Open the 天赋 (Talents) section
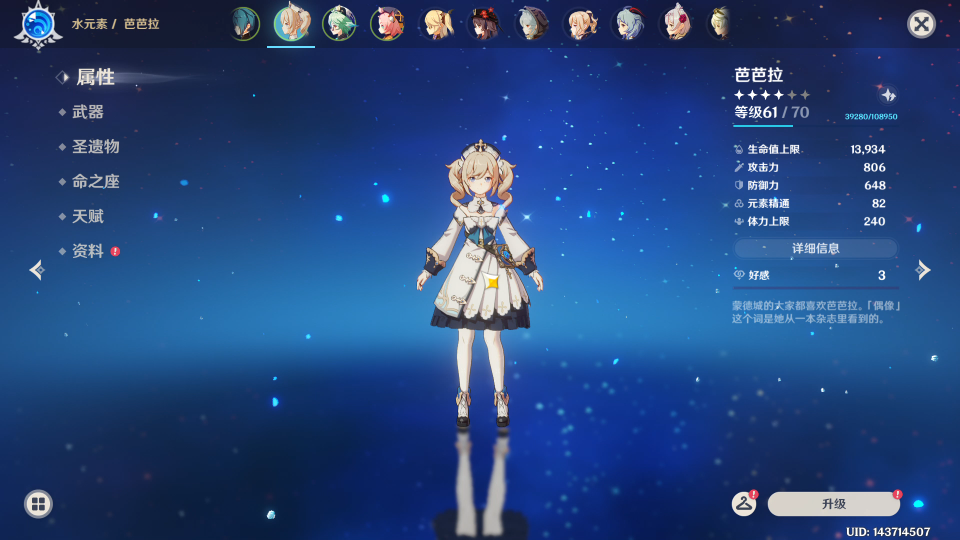Image resolution: width=960 pixels, height=540 pixels. [x=88, y=217]
